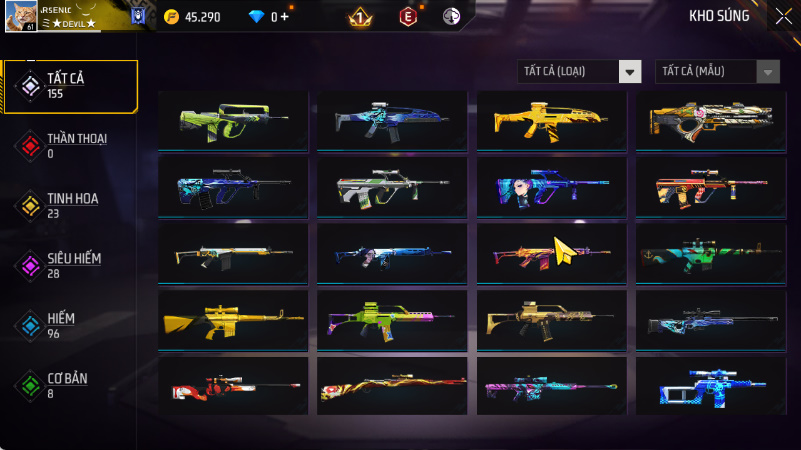Select the white and green AUG skin

(392, 187)
